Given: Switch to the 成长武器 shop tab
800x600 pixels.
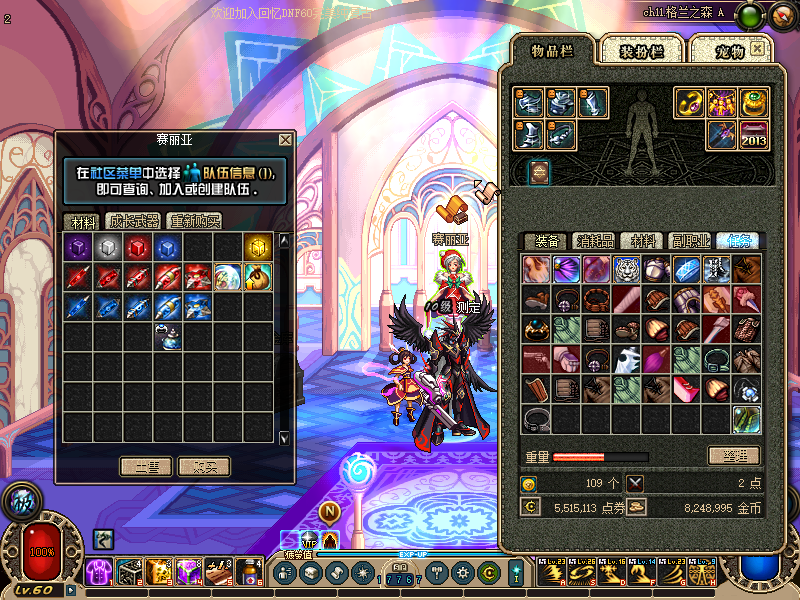Looking at the screenshot, I should pyautogui.click(x=134, y=221).
